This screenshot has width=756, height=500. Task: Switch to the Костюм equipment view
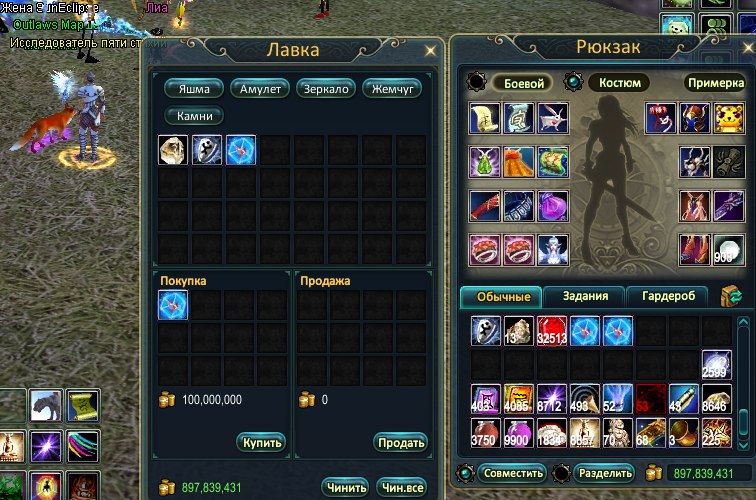pyautogui.click(x=617, y=83)
